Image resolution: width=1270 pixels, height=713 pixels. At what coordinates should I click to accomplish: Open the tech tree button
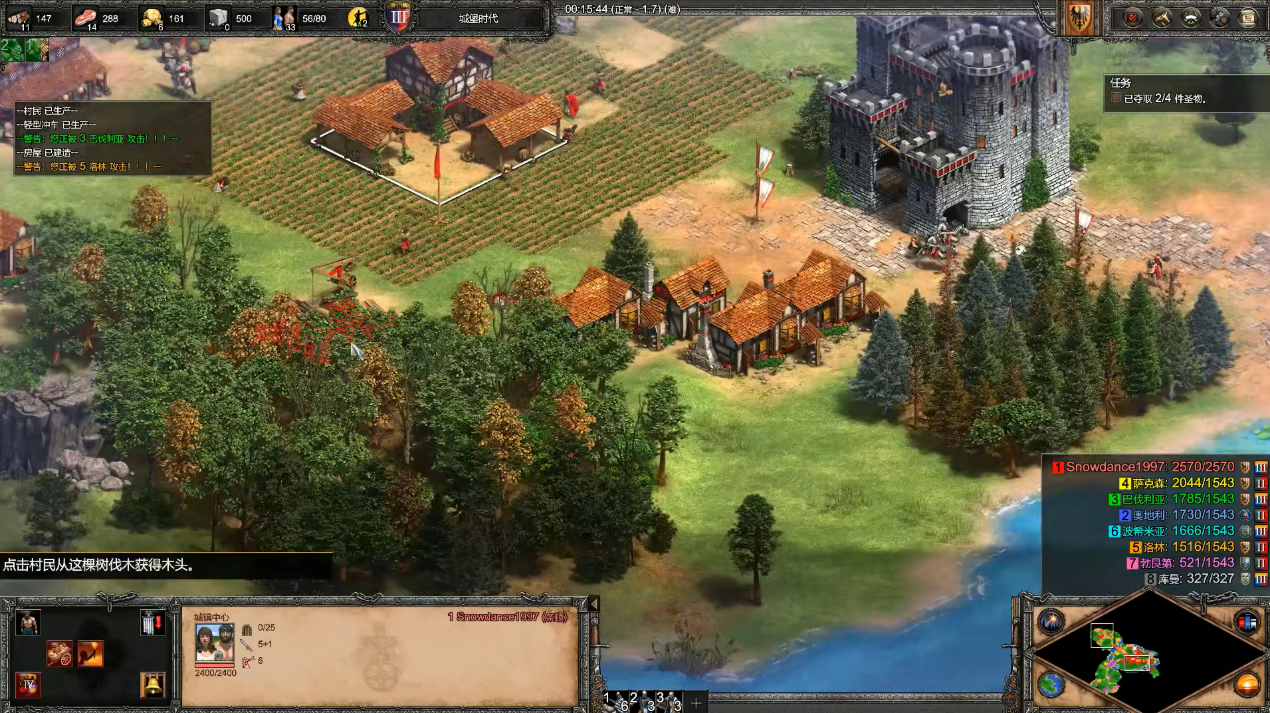pos(1162,17)
